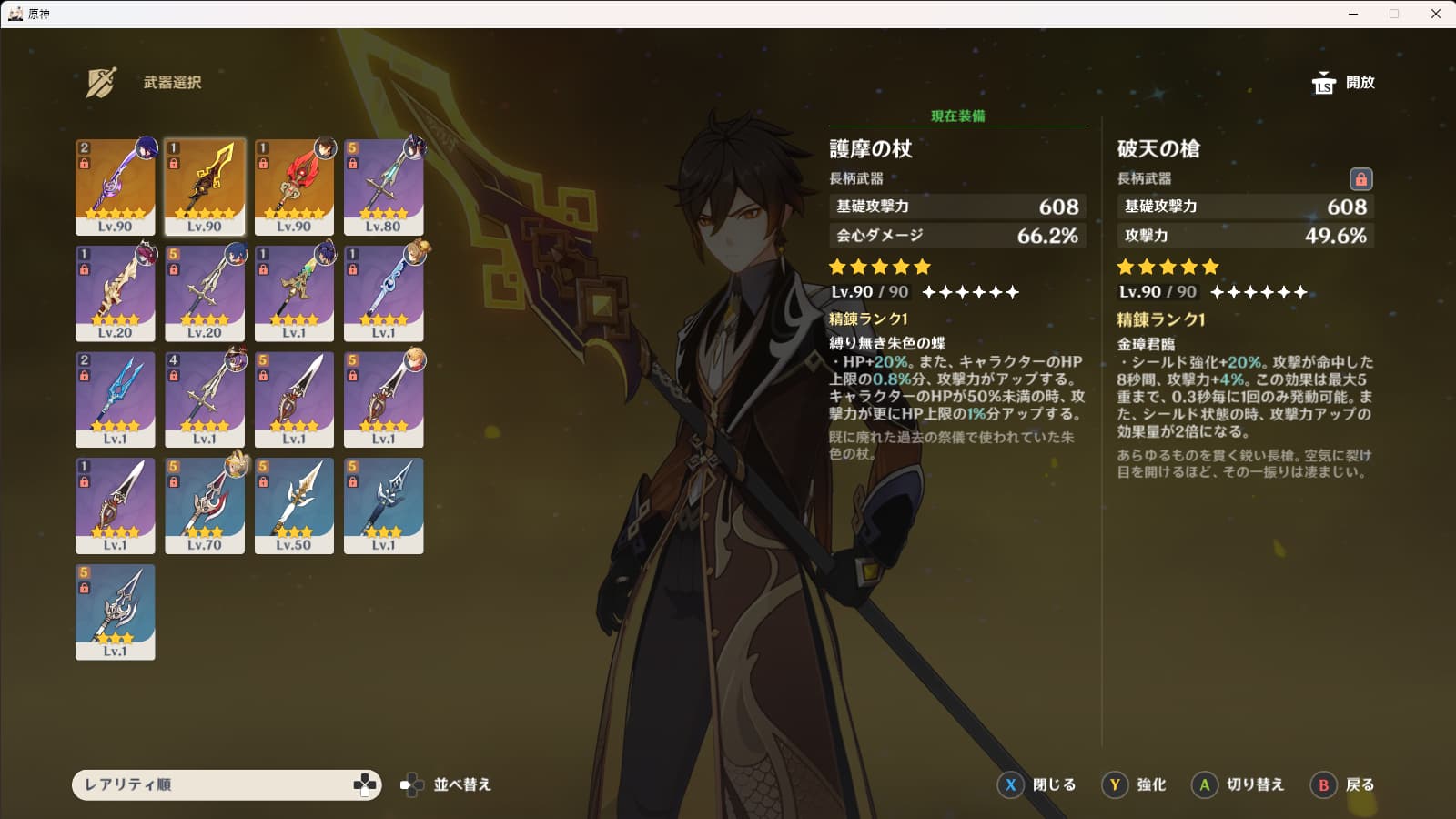Image resolution: width=1456 pixels, height=819 pixels.
Task: Select the Lv.50 White Tassel spear
Action: tap(294, 506)
